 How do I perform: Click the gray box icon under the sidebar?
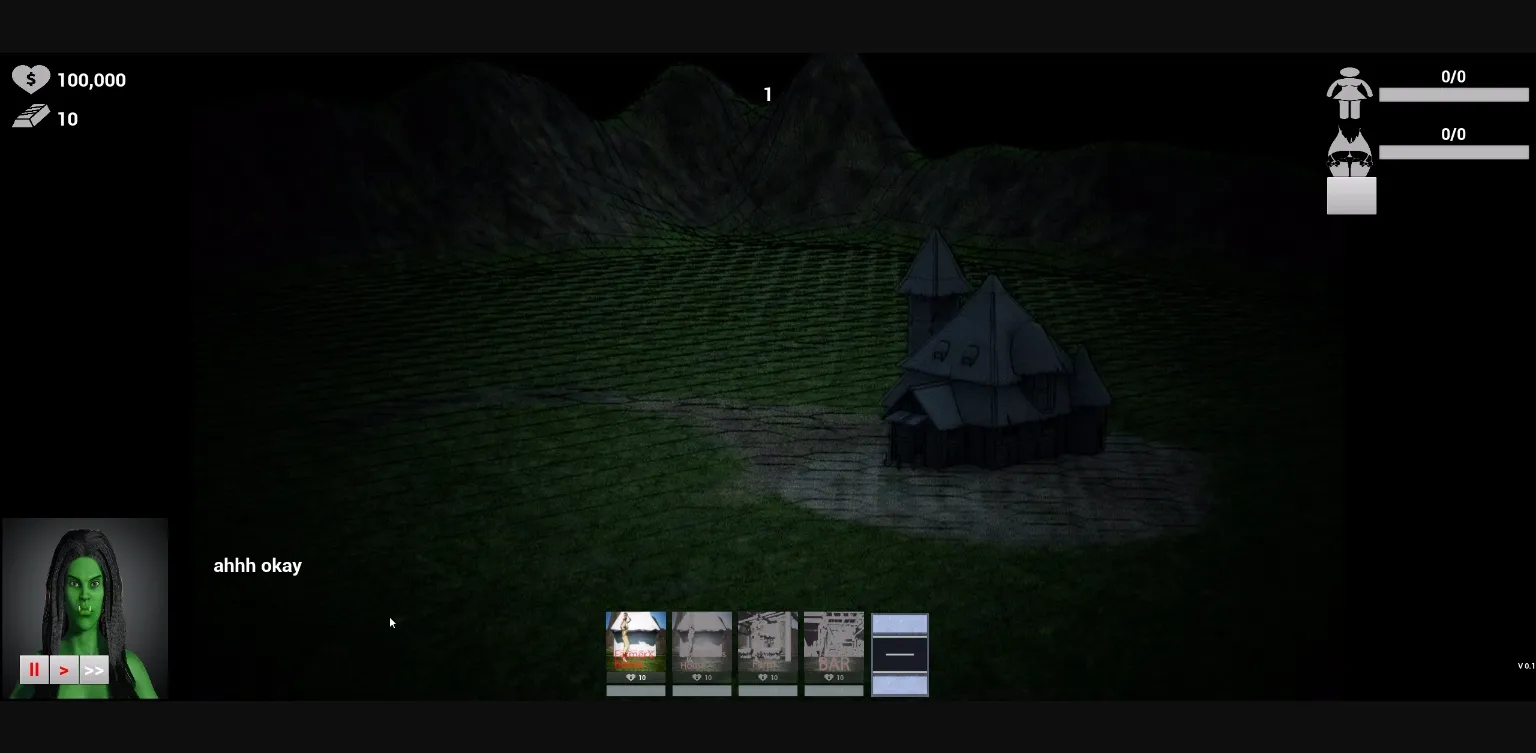pos(1351,196)
